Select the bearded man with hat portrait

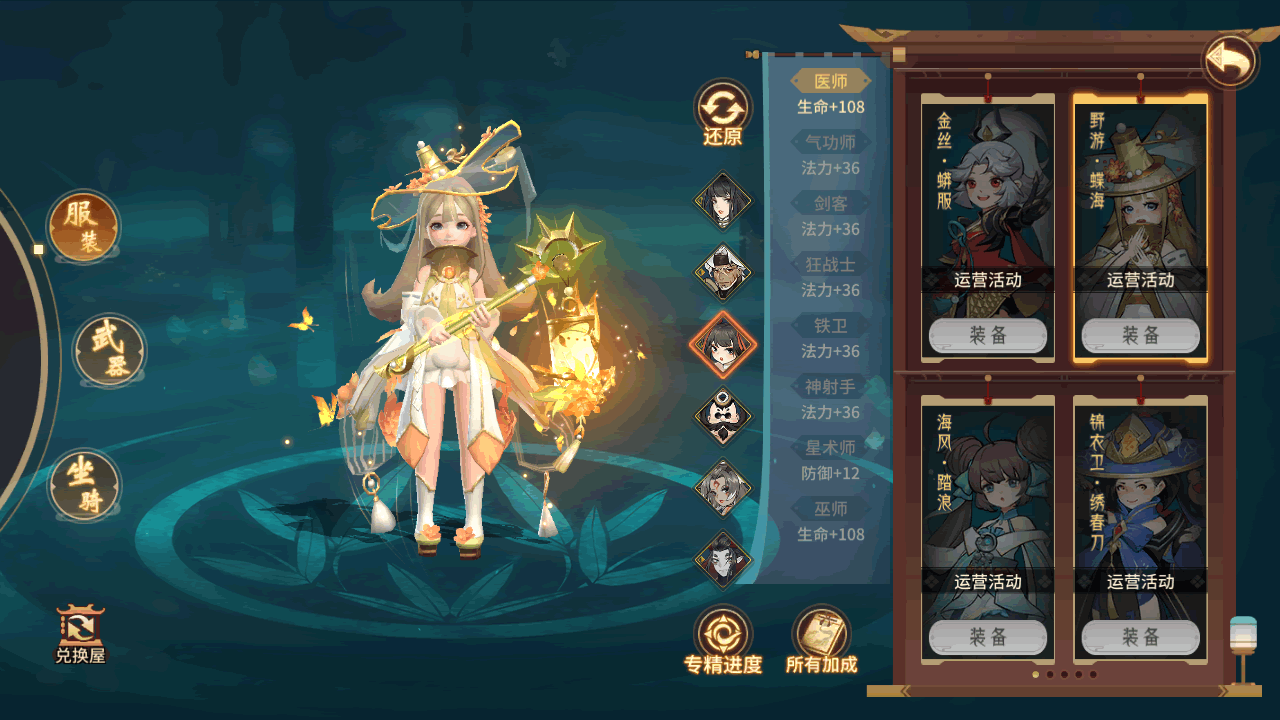click(722, 271)
